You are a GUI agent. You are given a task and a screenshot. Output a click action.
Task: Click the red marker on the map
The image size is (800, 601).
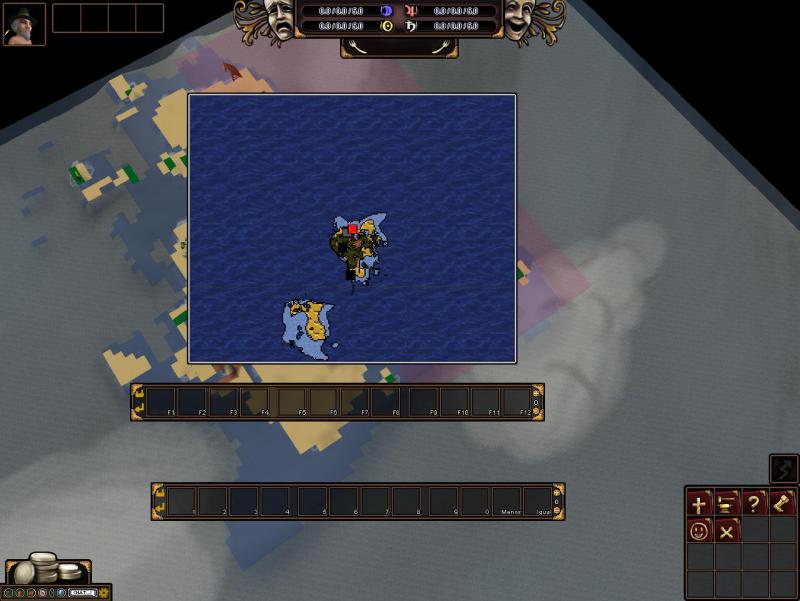coord(353,229)
